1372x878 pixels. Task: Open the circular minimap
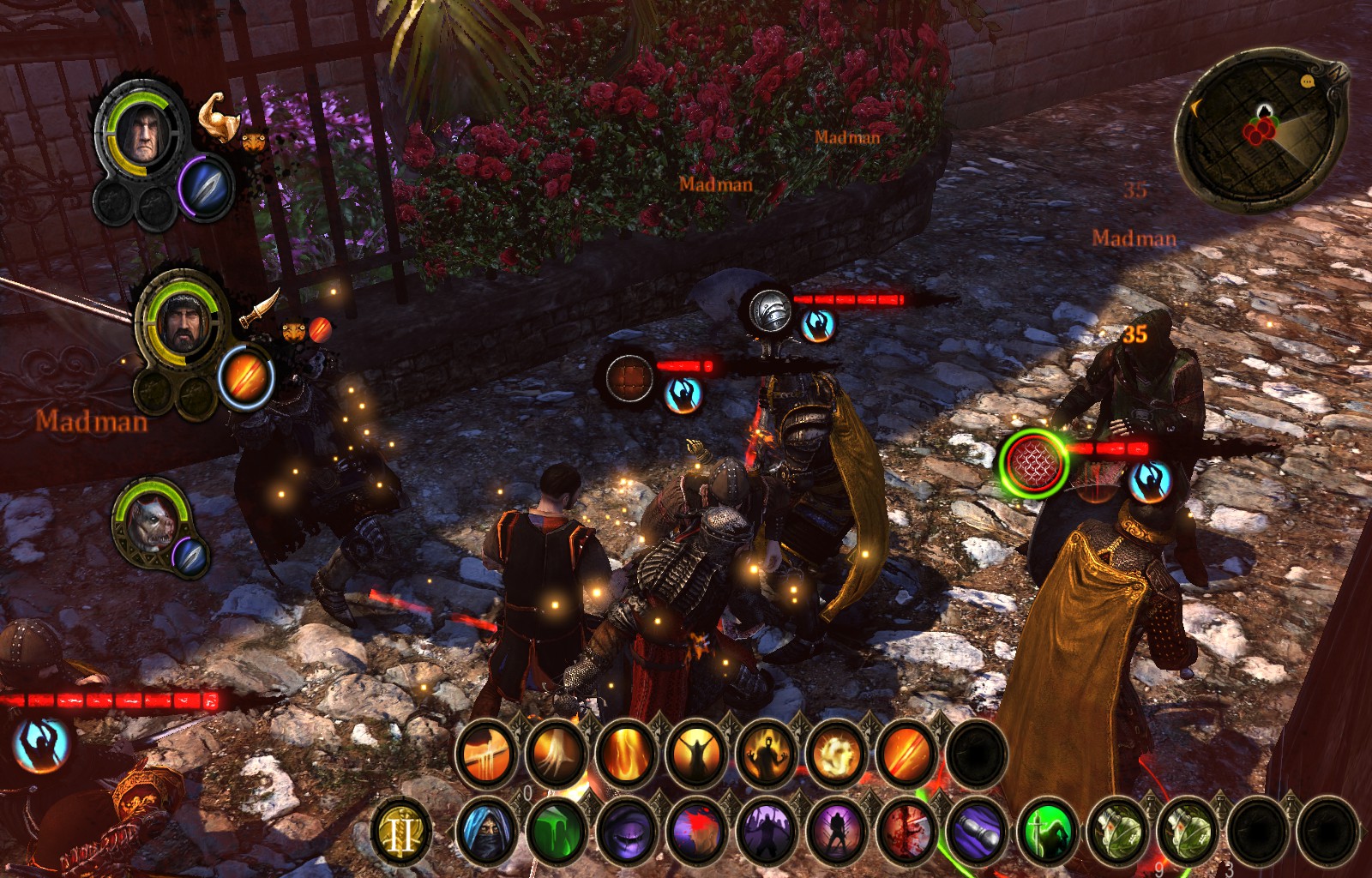click(x=1257, y=129)
